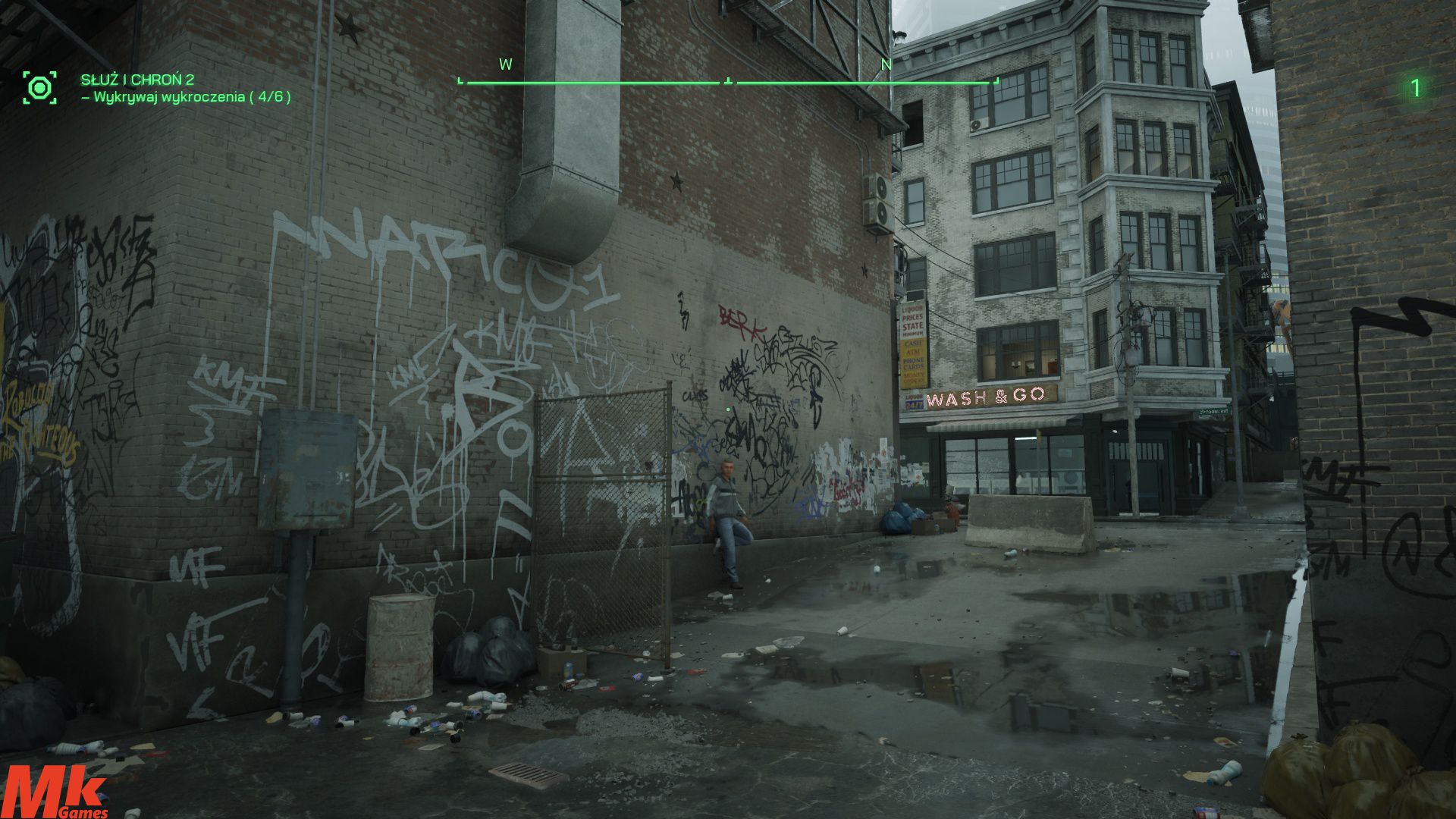Click the green scan mode icon
The image size is (1456, 819).
[39, 88]
